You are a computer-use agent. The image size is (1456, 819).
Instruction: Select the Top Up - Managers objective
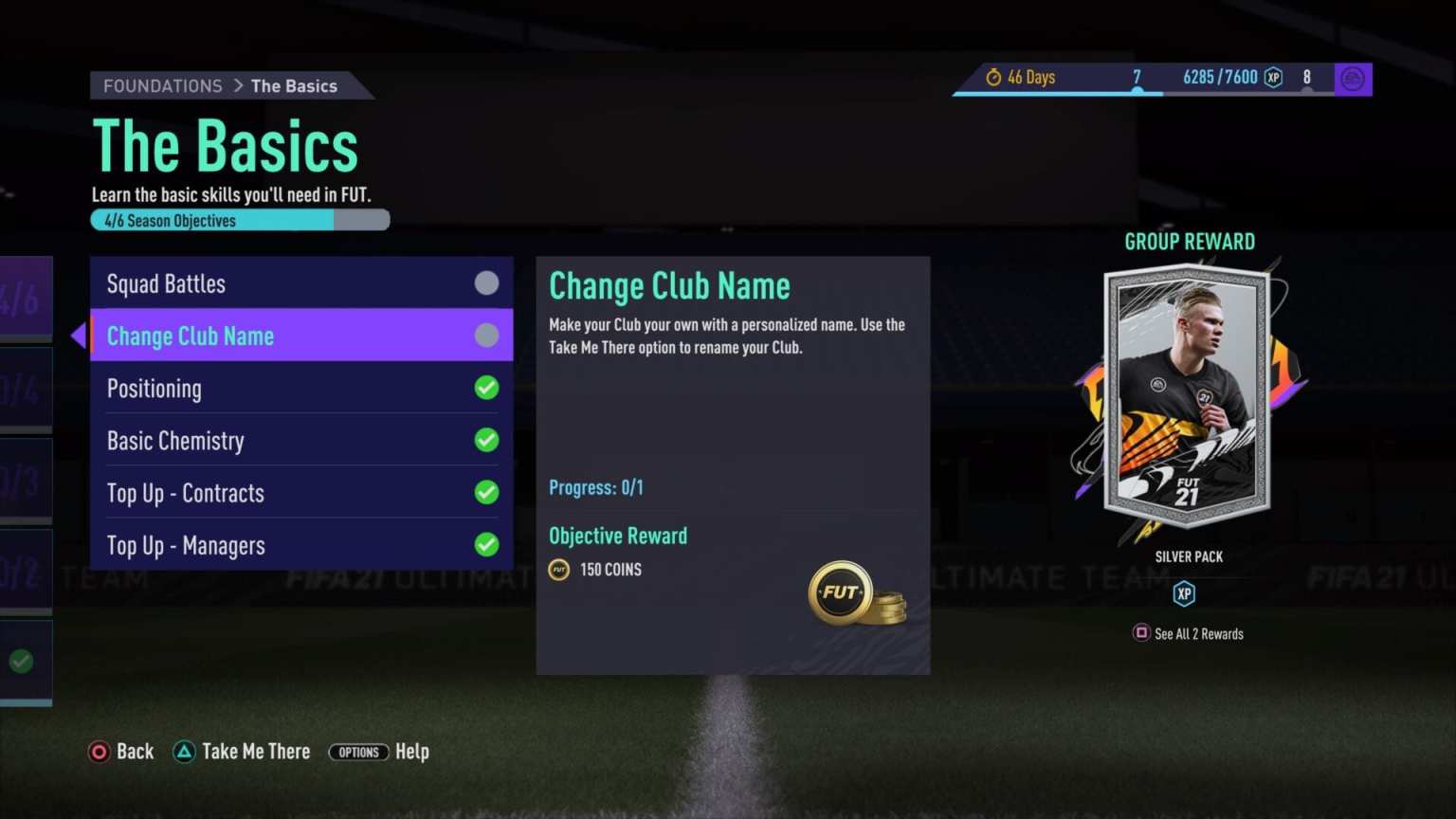tap(300, 545)
